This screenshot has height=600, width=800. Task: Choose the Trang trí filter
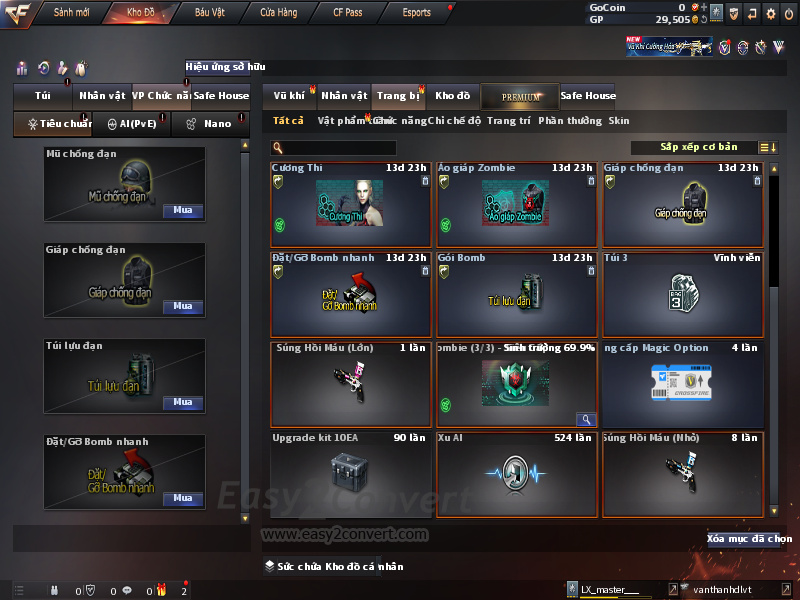(509, 120)
